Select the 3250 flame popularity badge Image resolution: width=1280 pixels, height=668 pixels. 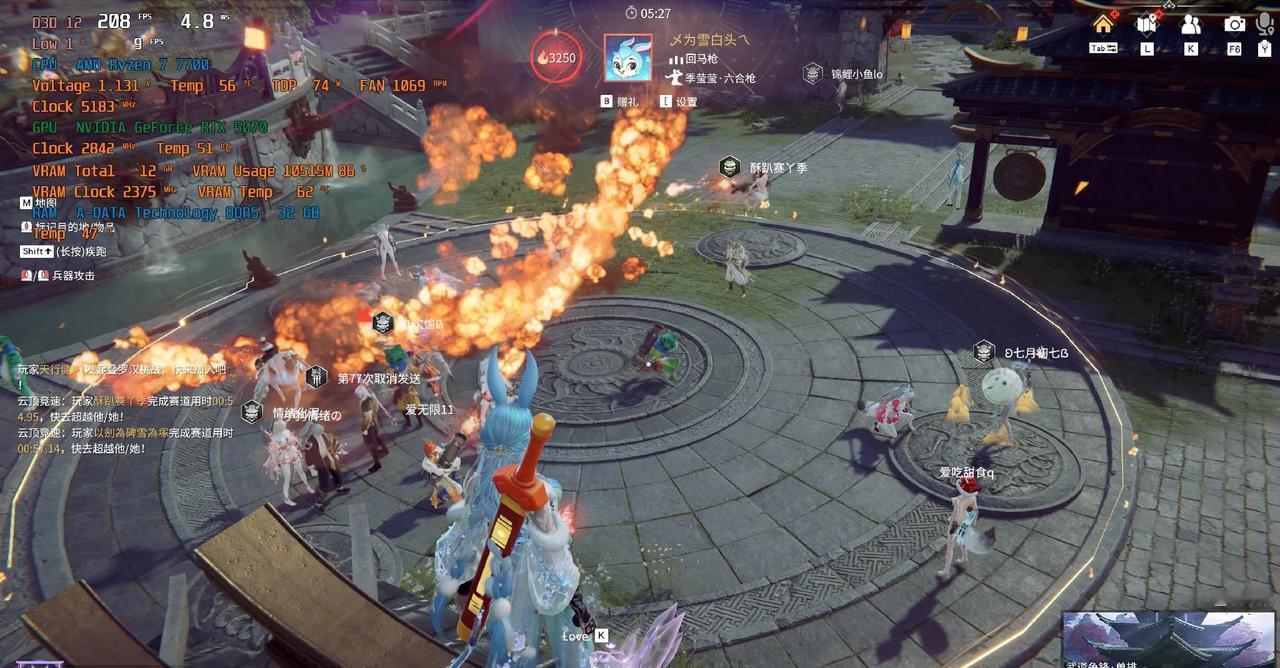pyautogui.click(x=556, y=57)
